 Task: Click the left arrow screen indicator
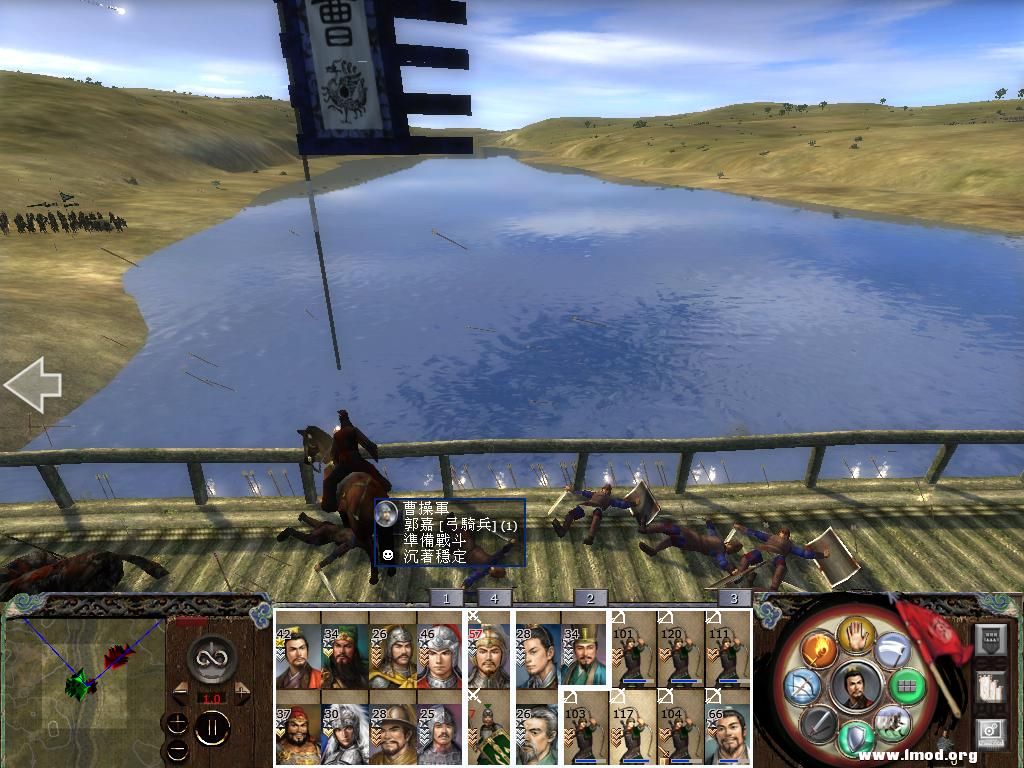(32, 385)
